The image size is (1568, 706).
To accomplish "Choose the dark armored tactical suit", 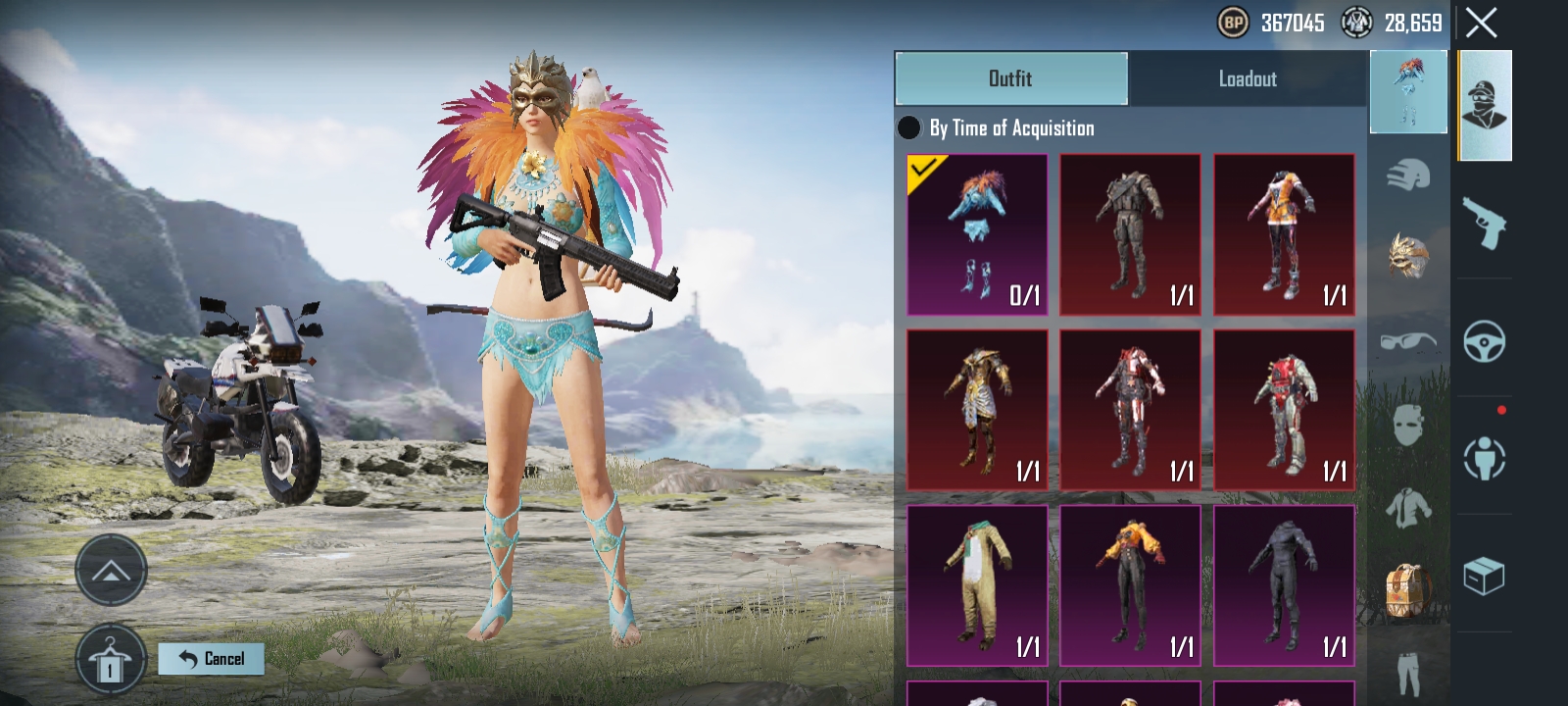I will (x=1130, y=234).
